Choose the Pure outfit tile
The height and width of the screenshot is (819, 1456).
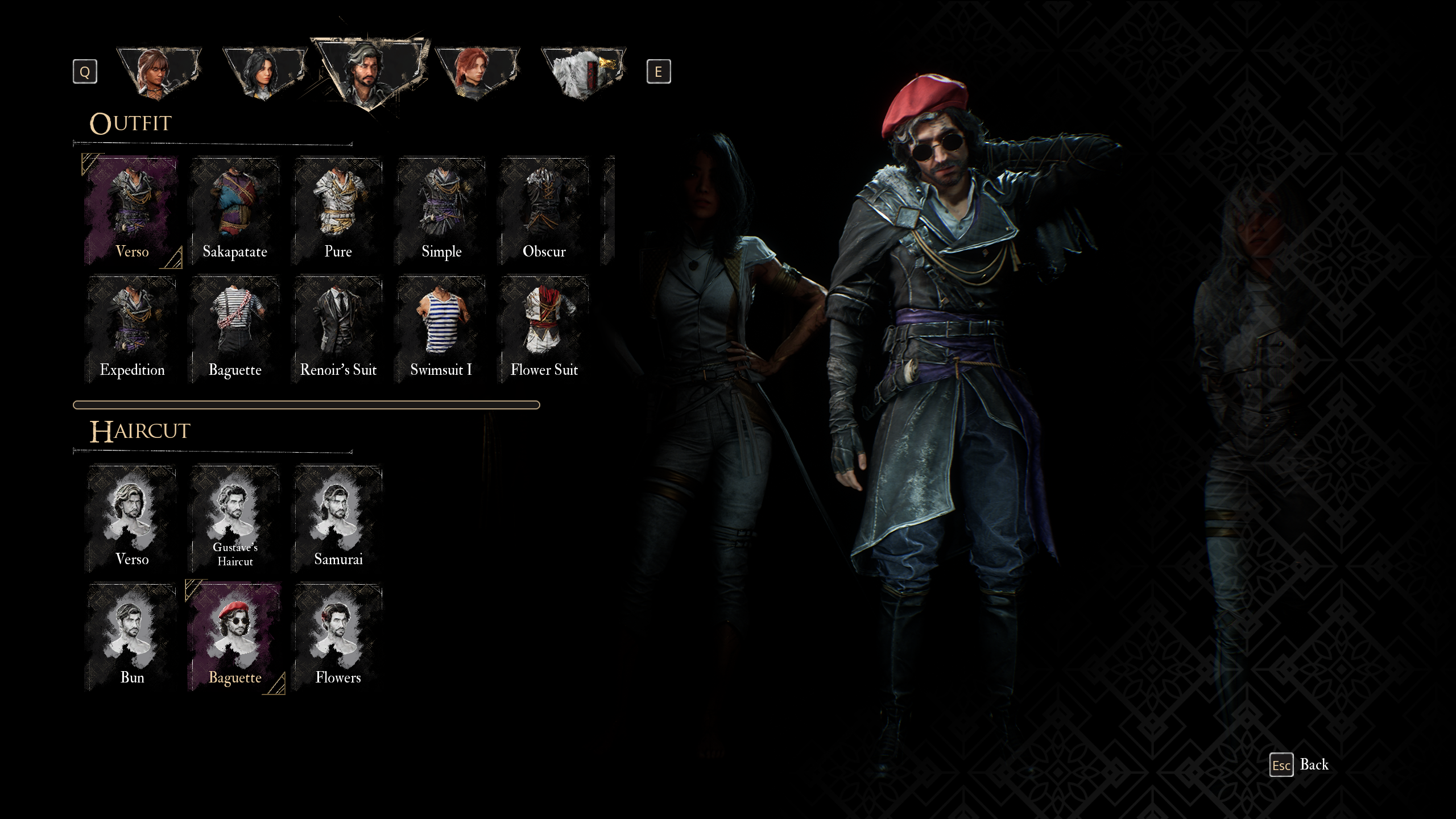338,211
